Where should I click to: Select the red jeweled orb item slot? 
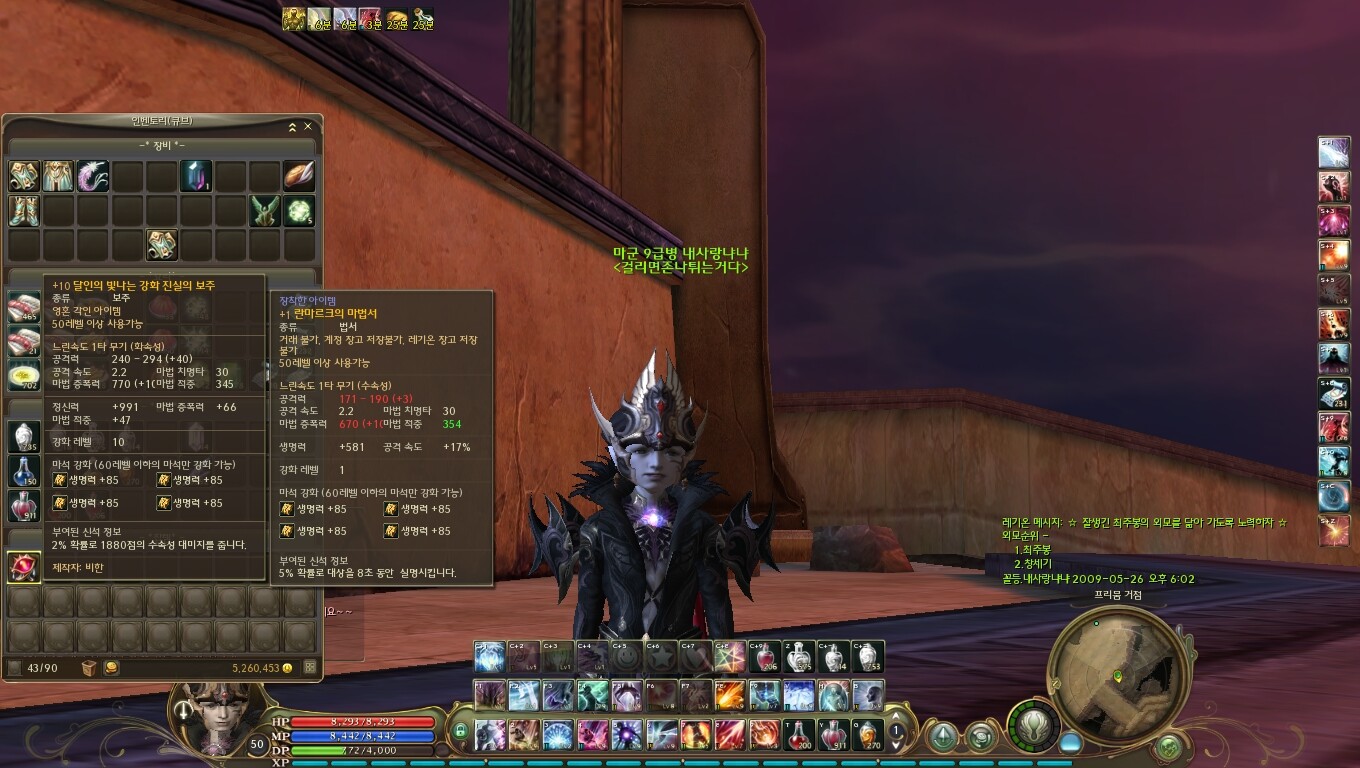click(x=24, y=567)
